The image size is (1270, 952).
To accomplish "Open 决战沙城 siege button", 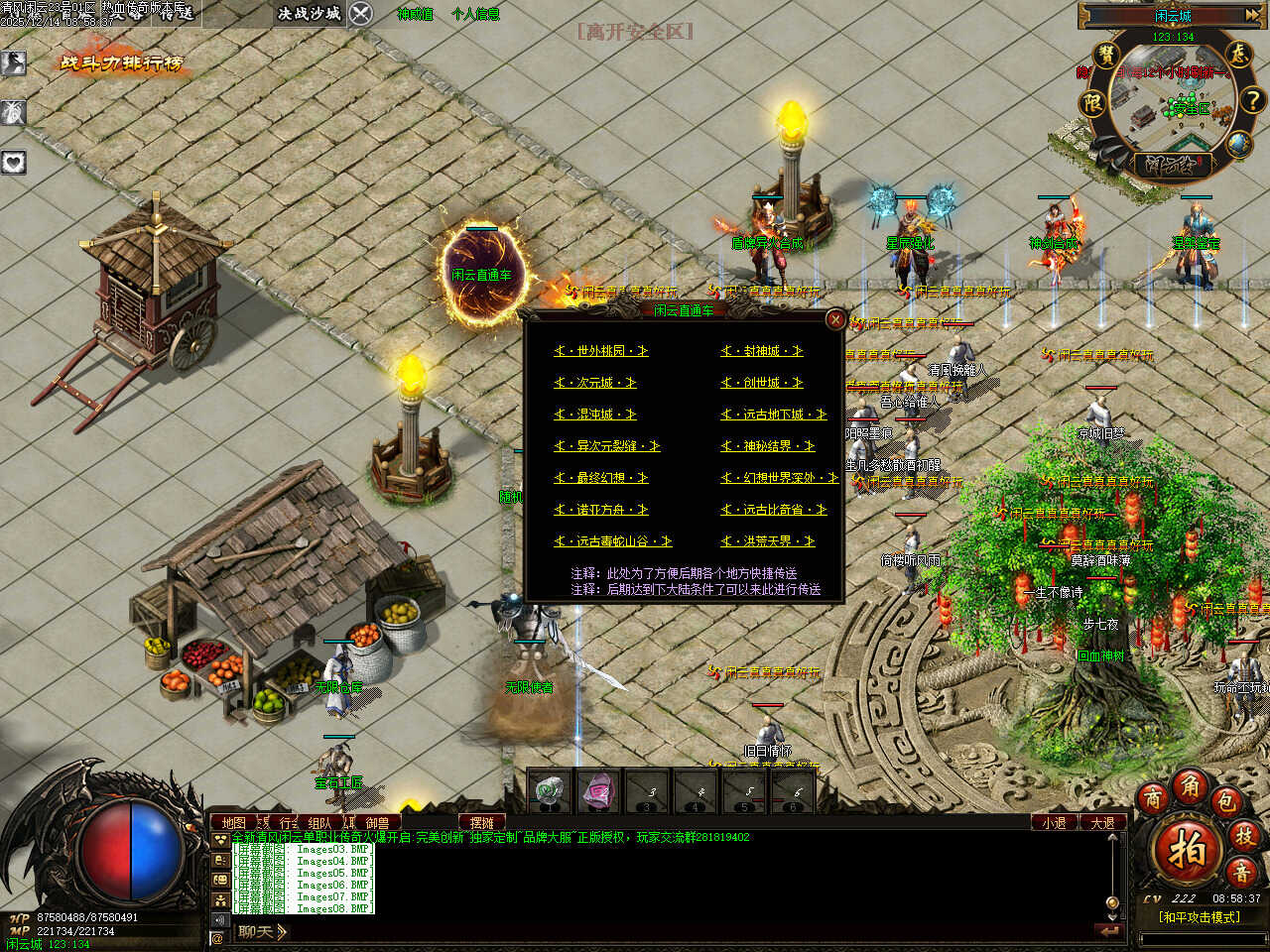I will (310, 14).
